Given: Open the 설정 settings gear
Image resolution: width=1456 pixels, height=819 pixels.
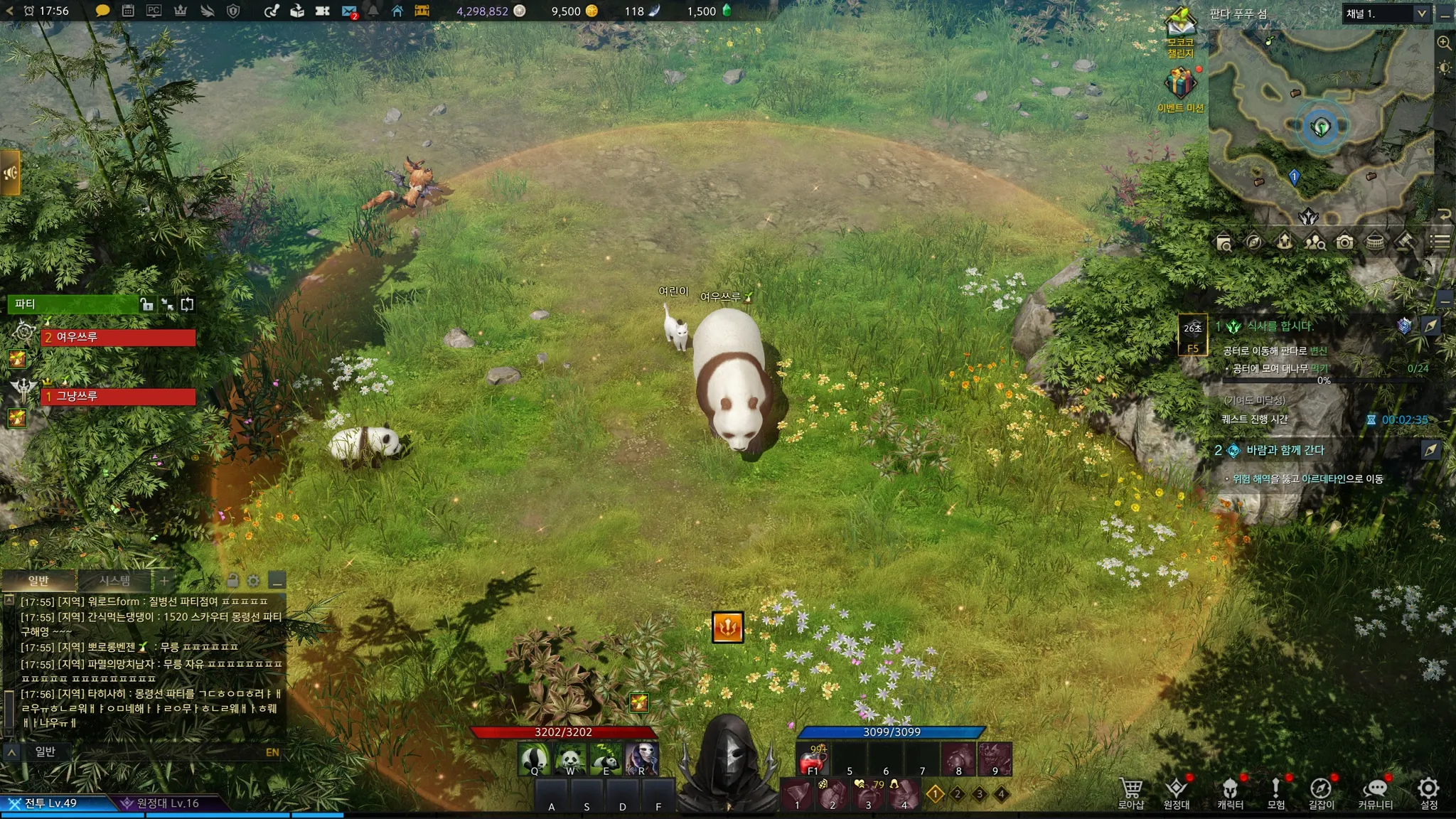Looking at the screenshot, I should coord(1428,792).
